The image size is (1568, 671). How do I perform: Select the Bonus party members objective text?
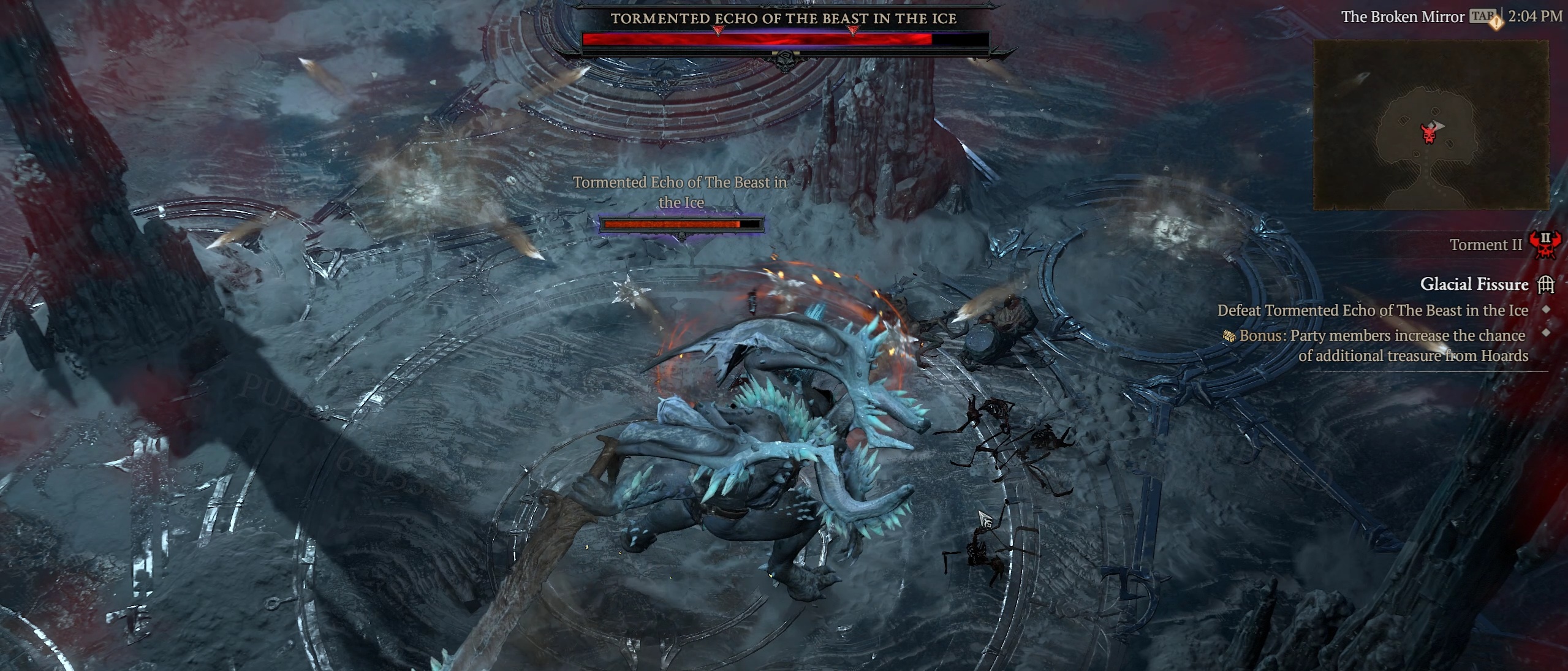tap(1382, 346)
